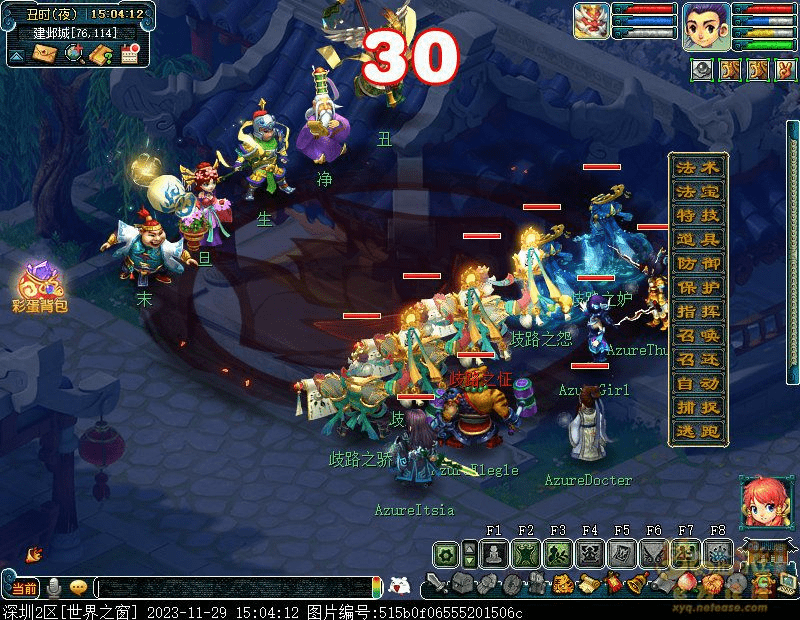Viewport: 800px width, 620px height.
Task: Select 逃跑 to flee the battle
Action: [698, 431]
